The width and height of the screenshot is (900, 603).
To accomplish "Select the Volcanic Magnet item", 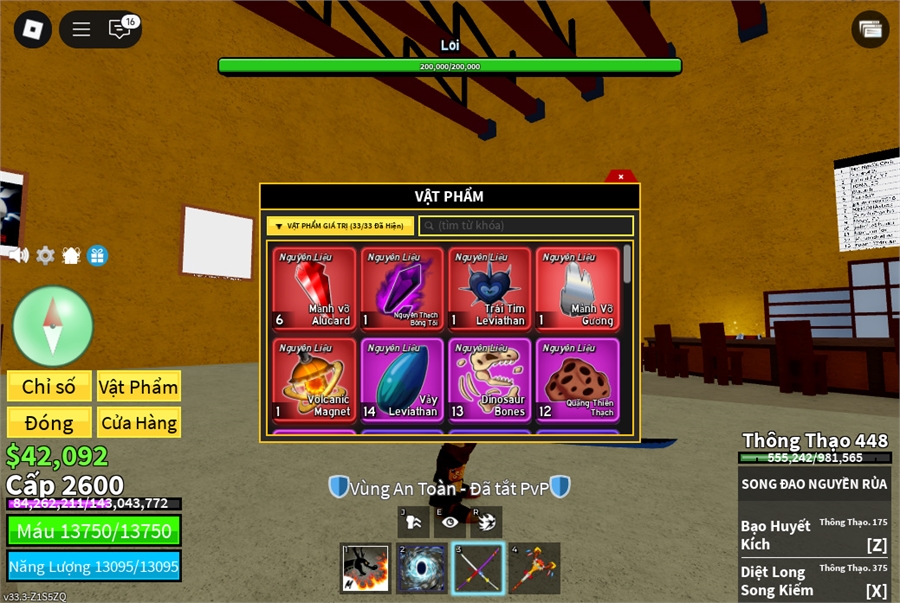I will tap(314, 379).
